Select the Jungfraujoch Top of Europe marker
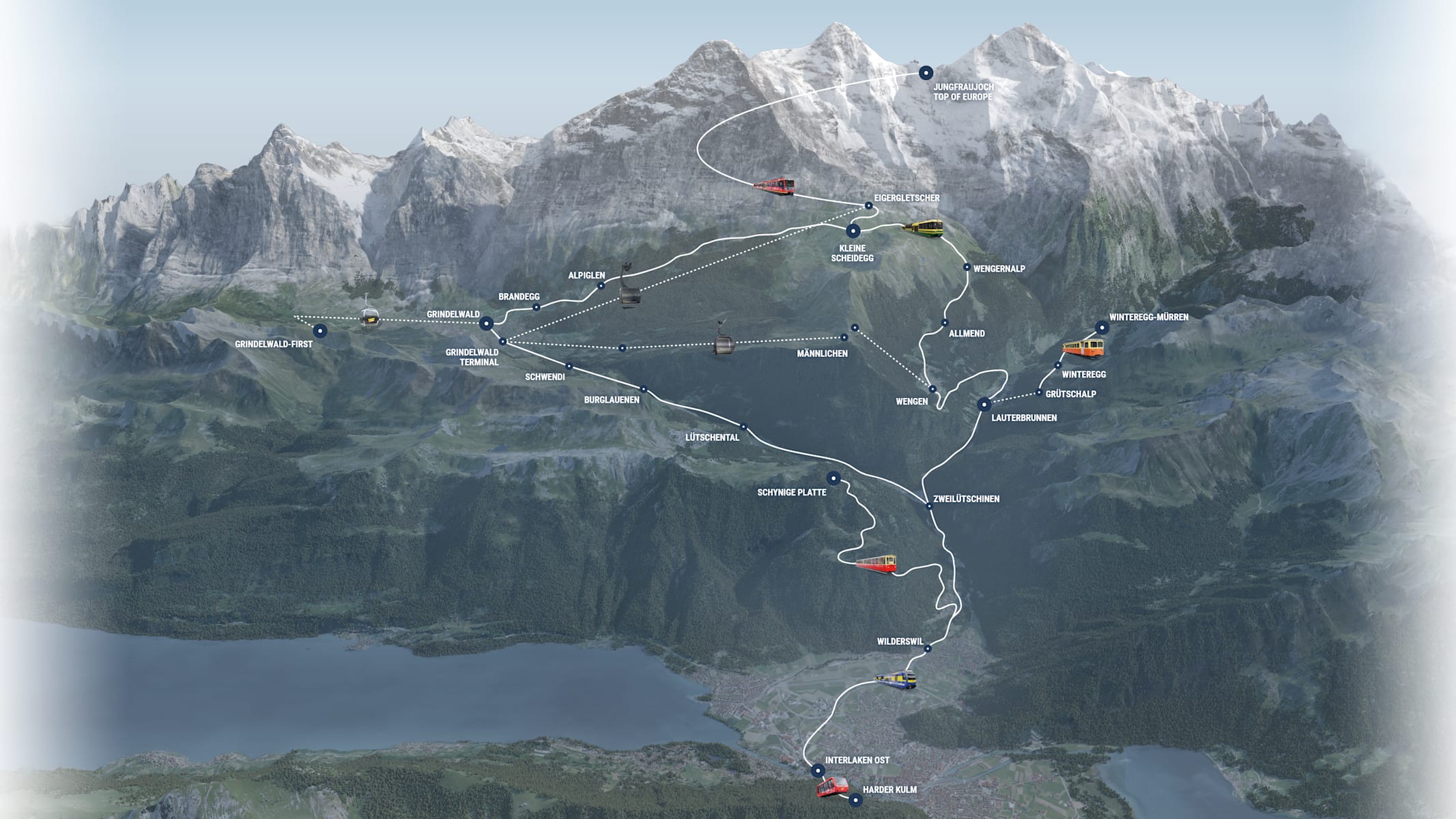 point(926,72)
